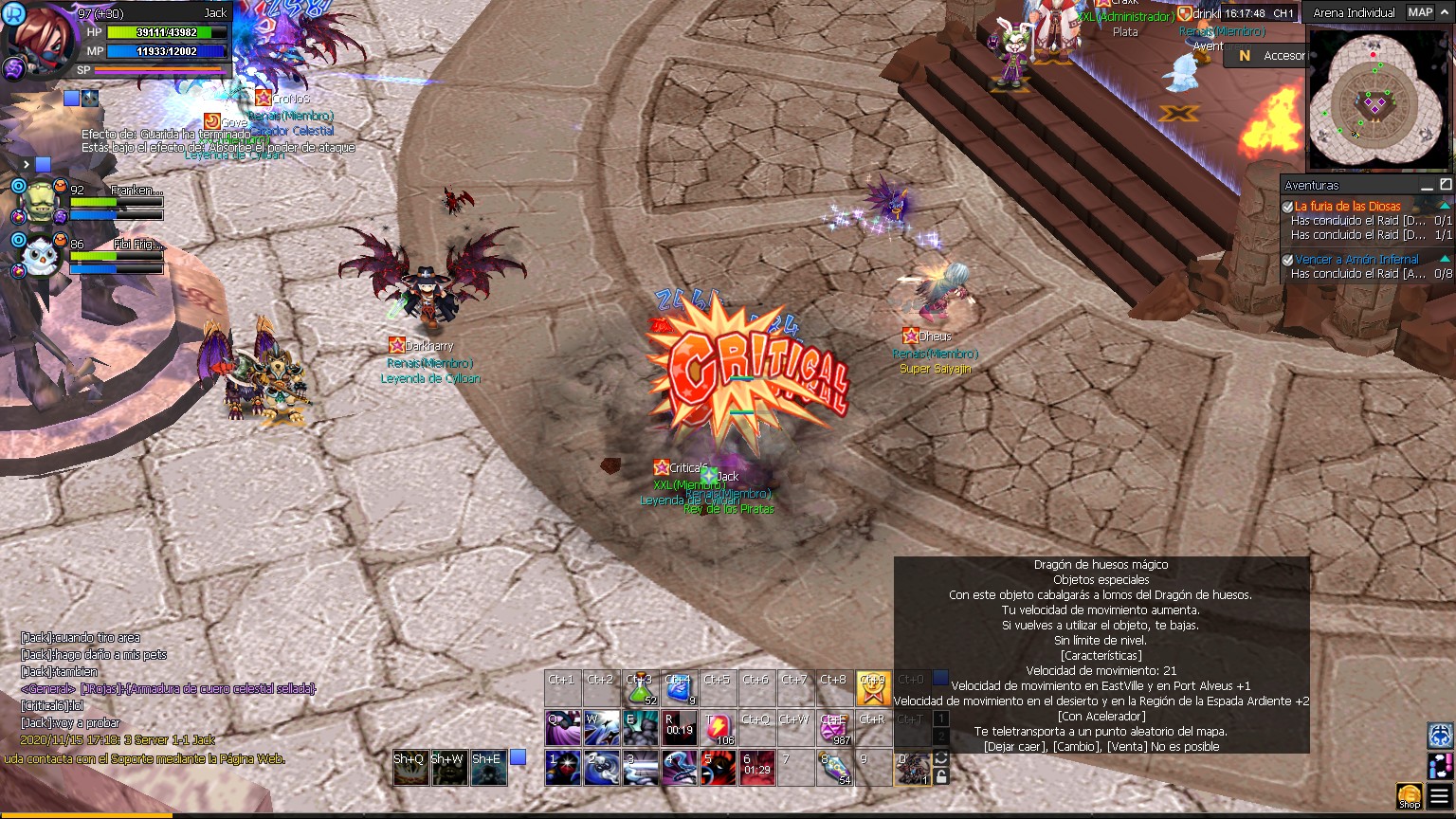Activate the red-faced skill in slot 5
Screen dimensions: 1456x819
pos(718,768)
